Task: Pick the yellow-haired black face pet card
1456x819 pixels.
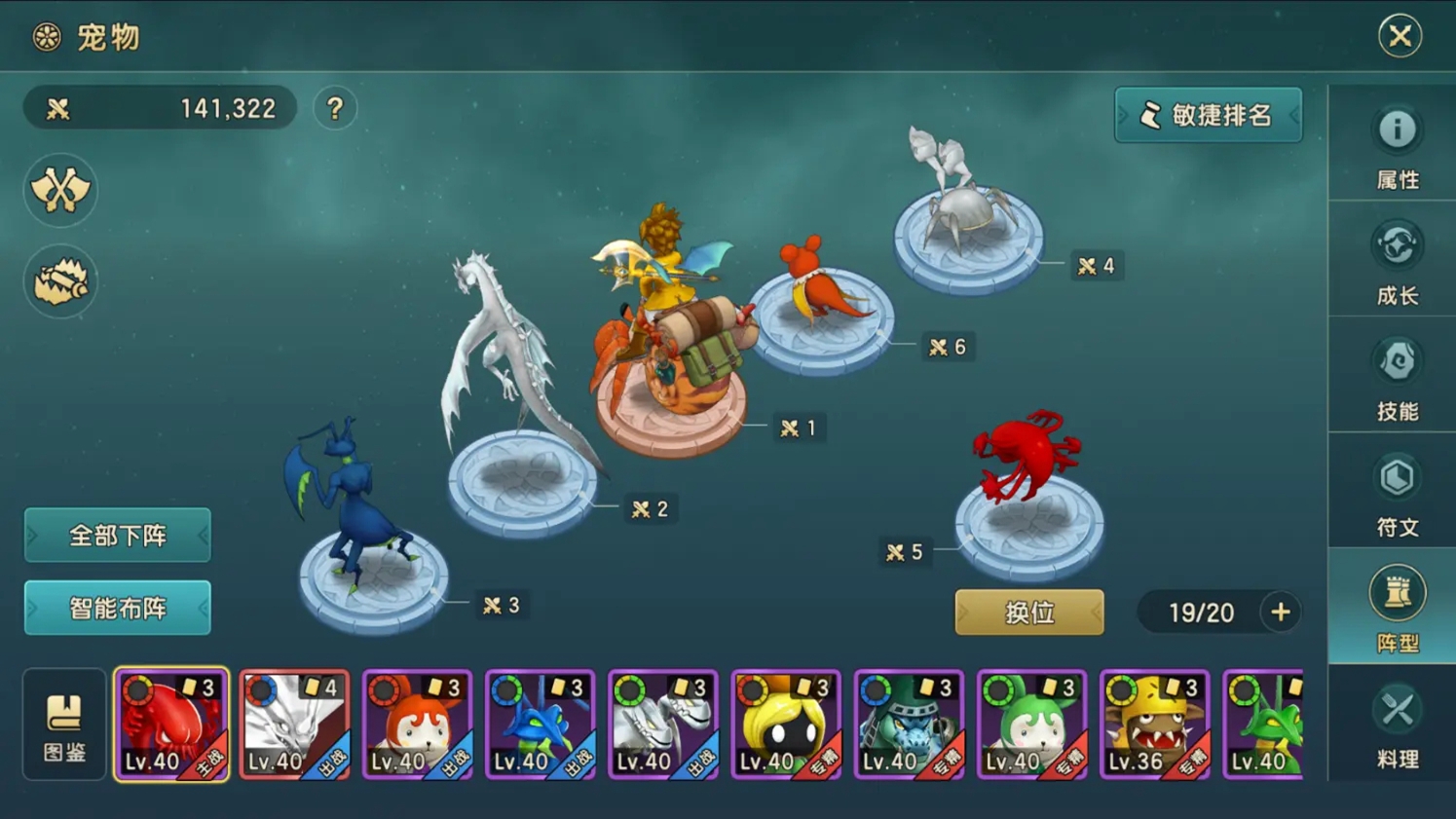Action: (x=785, y=725)
